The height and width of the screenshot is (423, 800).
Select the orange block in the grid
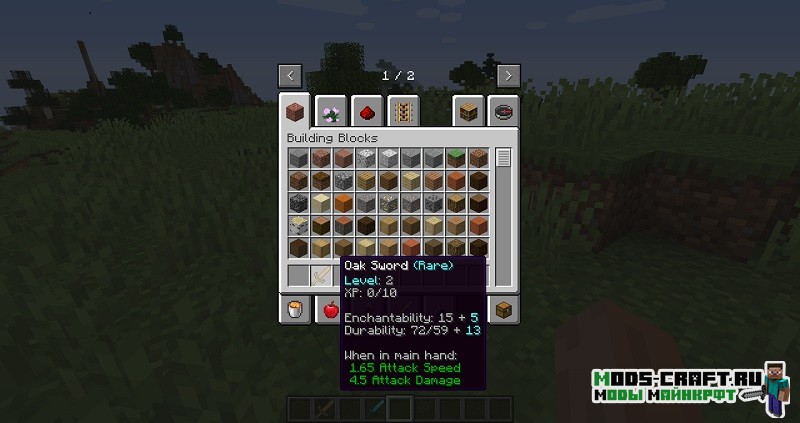(344, 203)
